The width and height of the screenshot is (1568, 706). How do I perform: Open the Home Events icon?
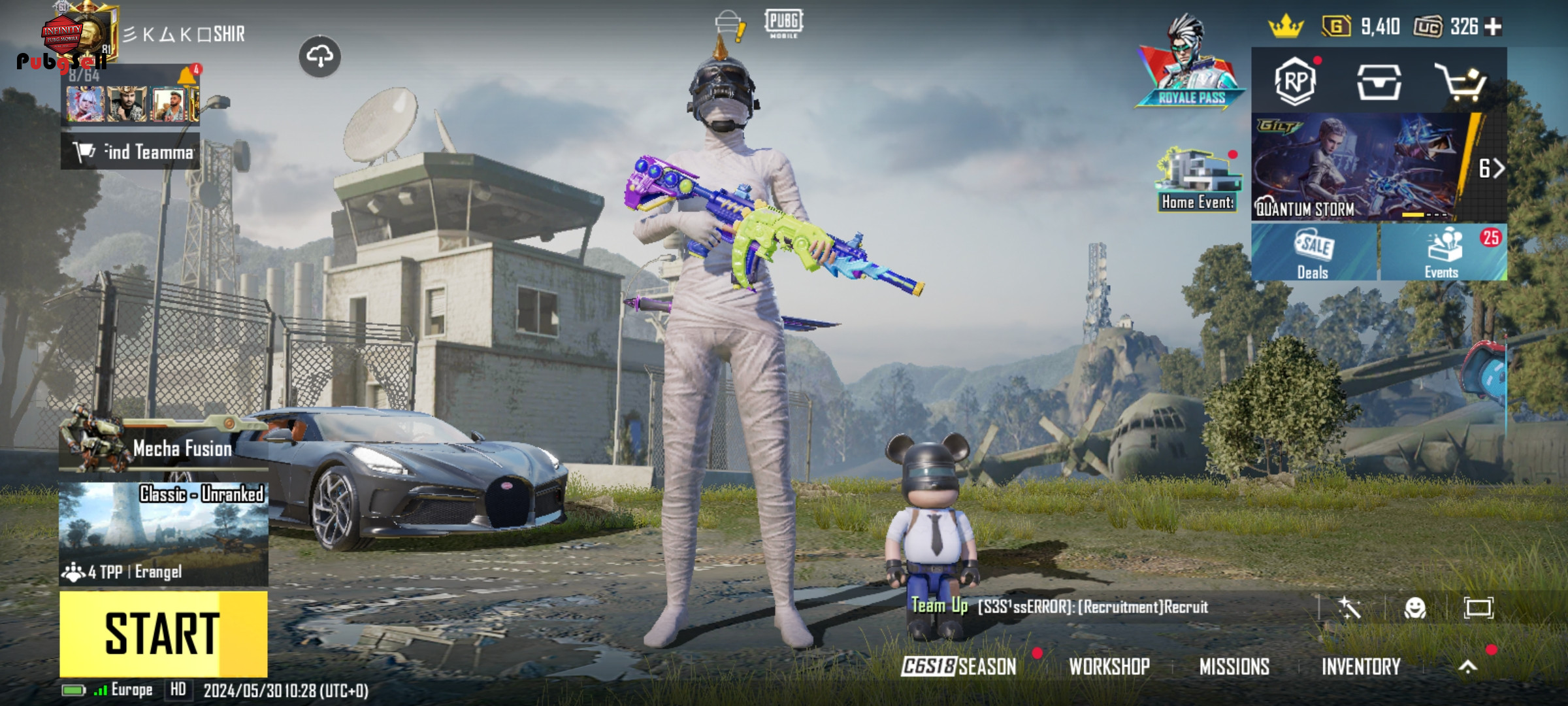[x=1198, y=180]
